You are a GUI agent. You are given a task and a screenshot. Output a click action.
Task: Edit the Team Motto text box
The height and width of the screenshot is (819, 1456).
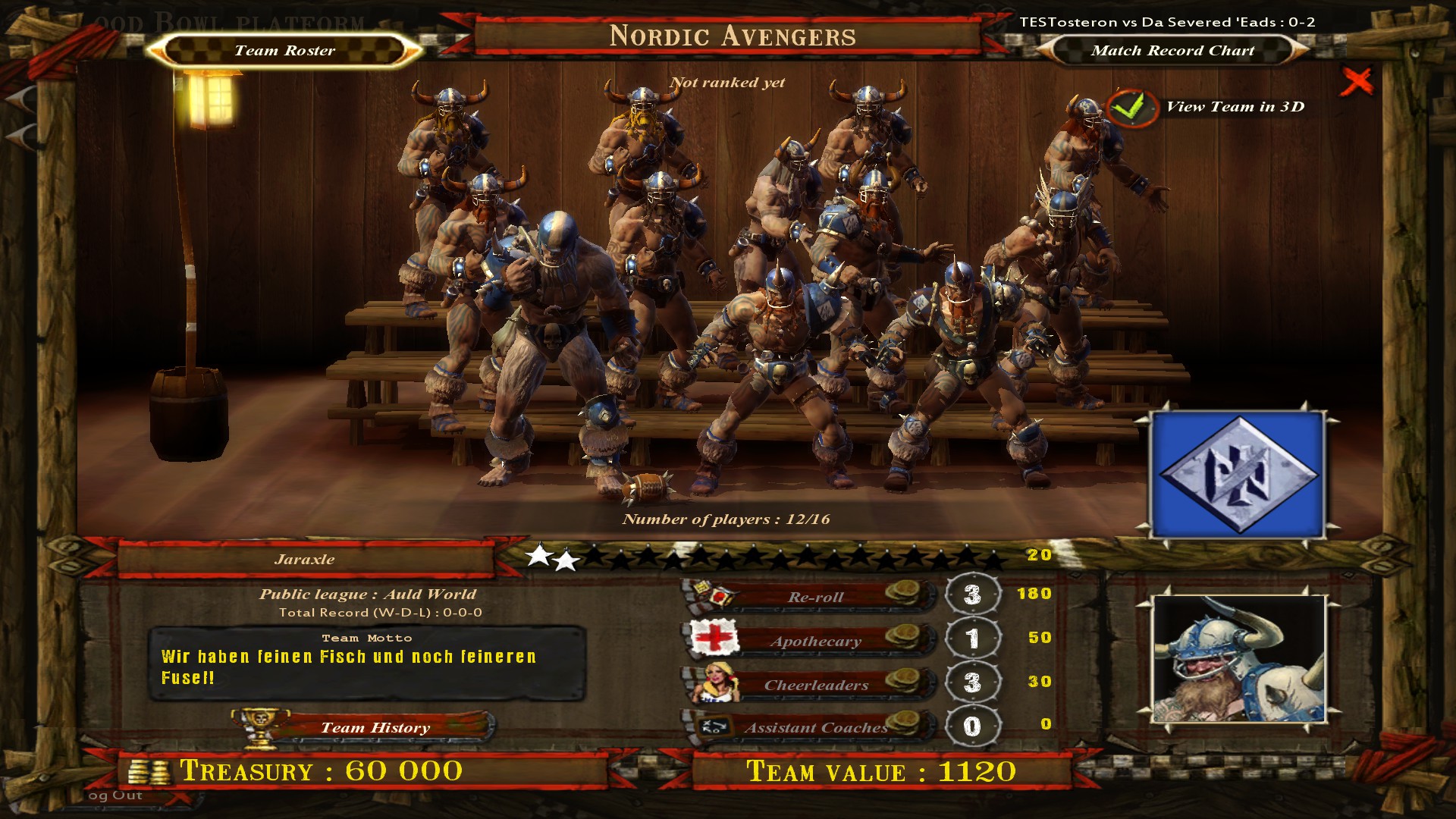click(x=366, y=665)
